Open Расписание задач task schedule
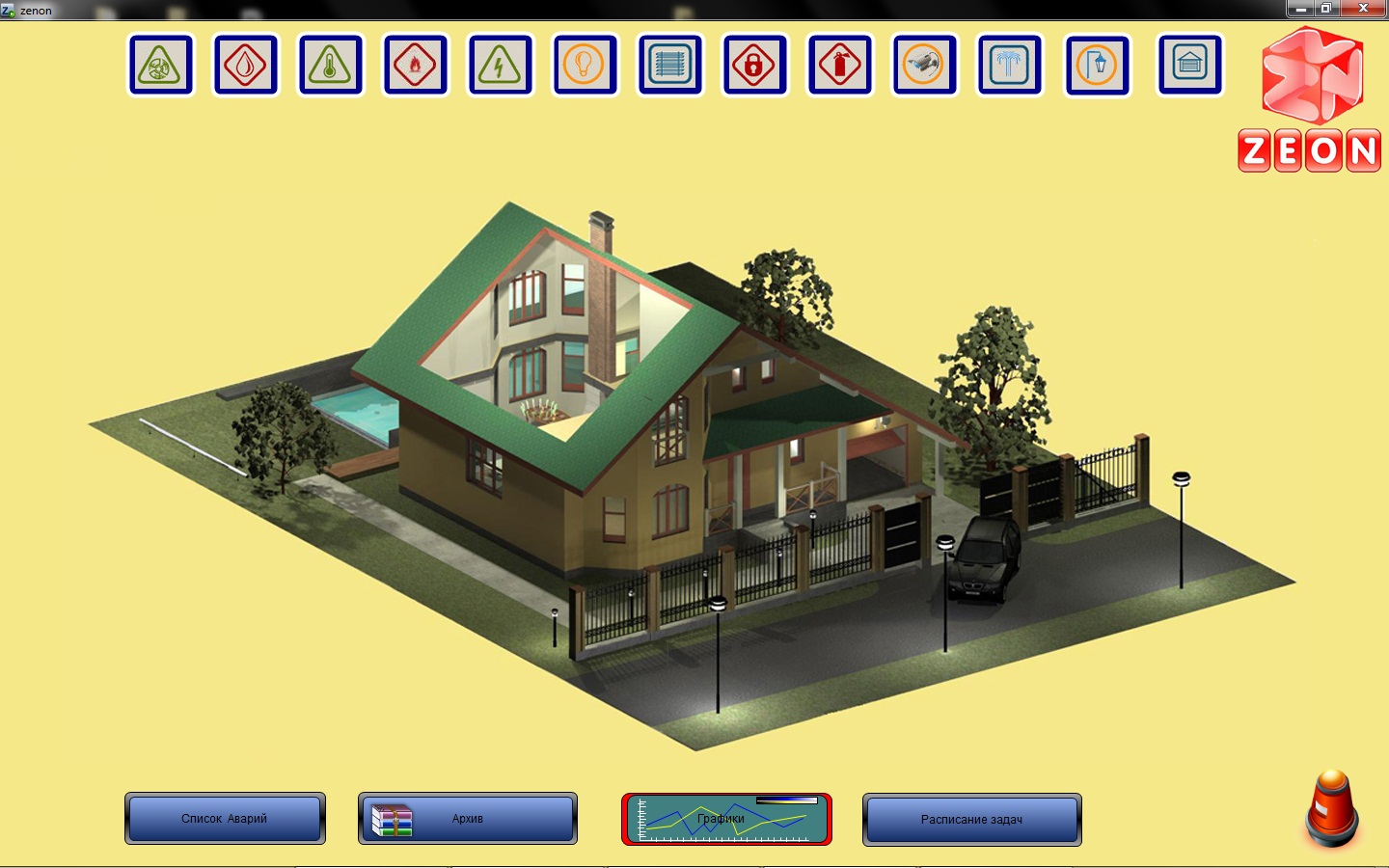The image size is (1389, 868). tap(971, 820)
